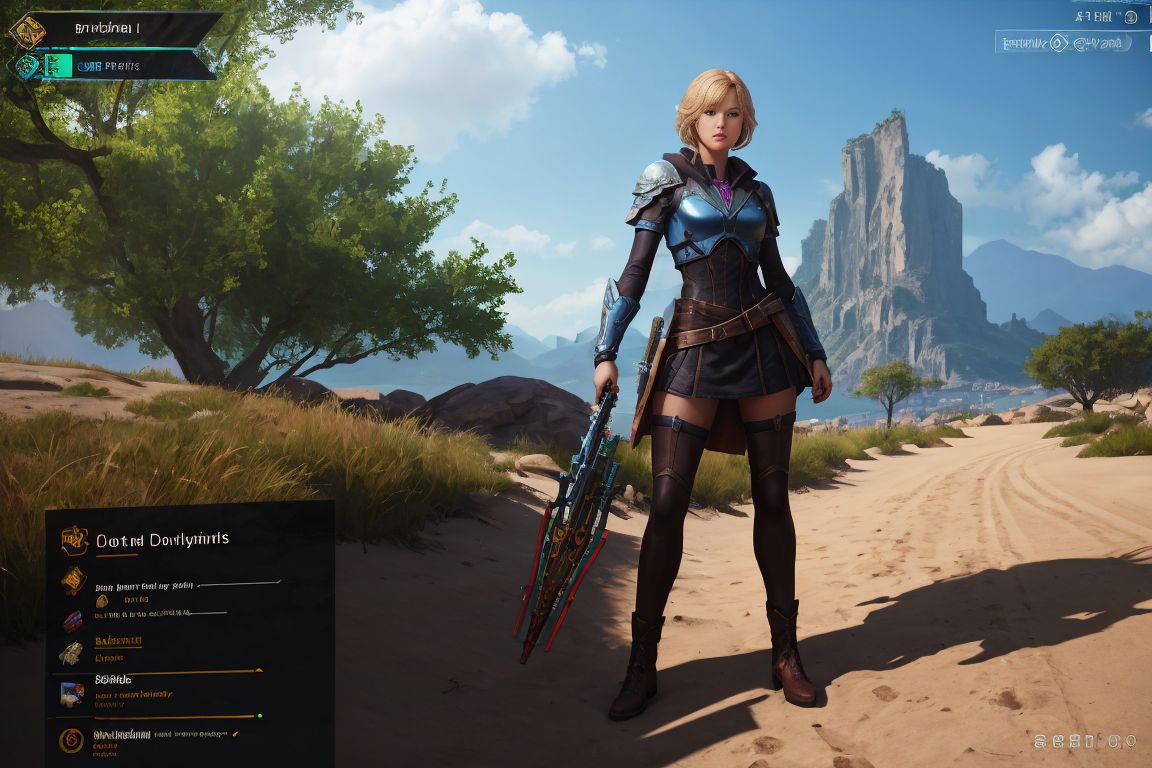Open the gold header icon of the dark panel

(74, 540)
